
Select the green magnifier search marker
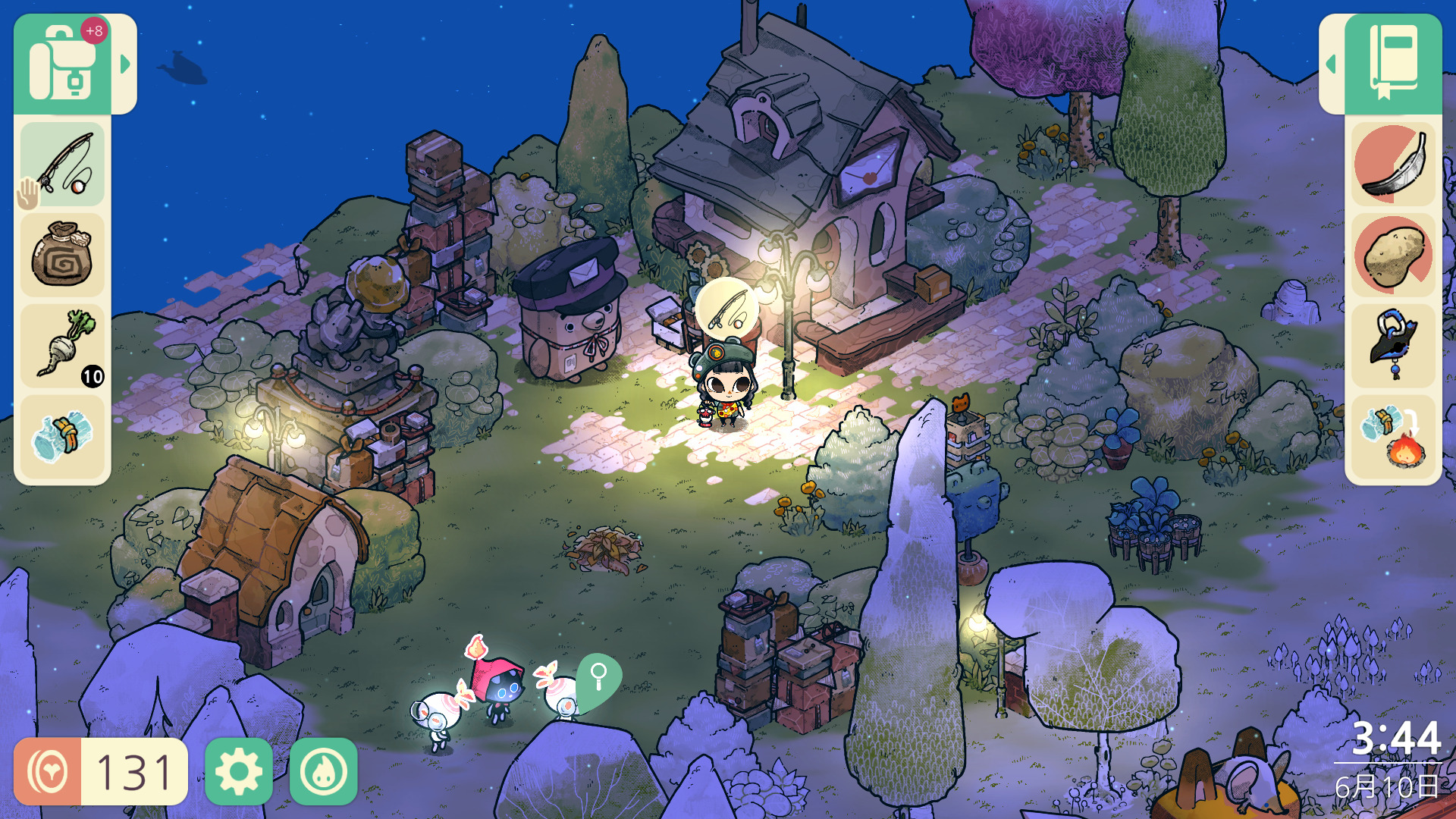point(599,677)
